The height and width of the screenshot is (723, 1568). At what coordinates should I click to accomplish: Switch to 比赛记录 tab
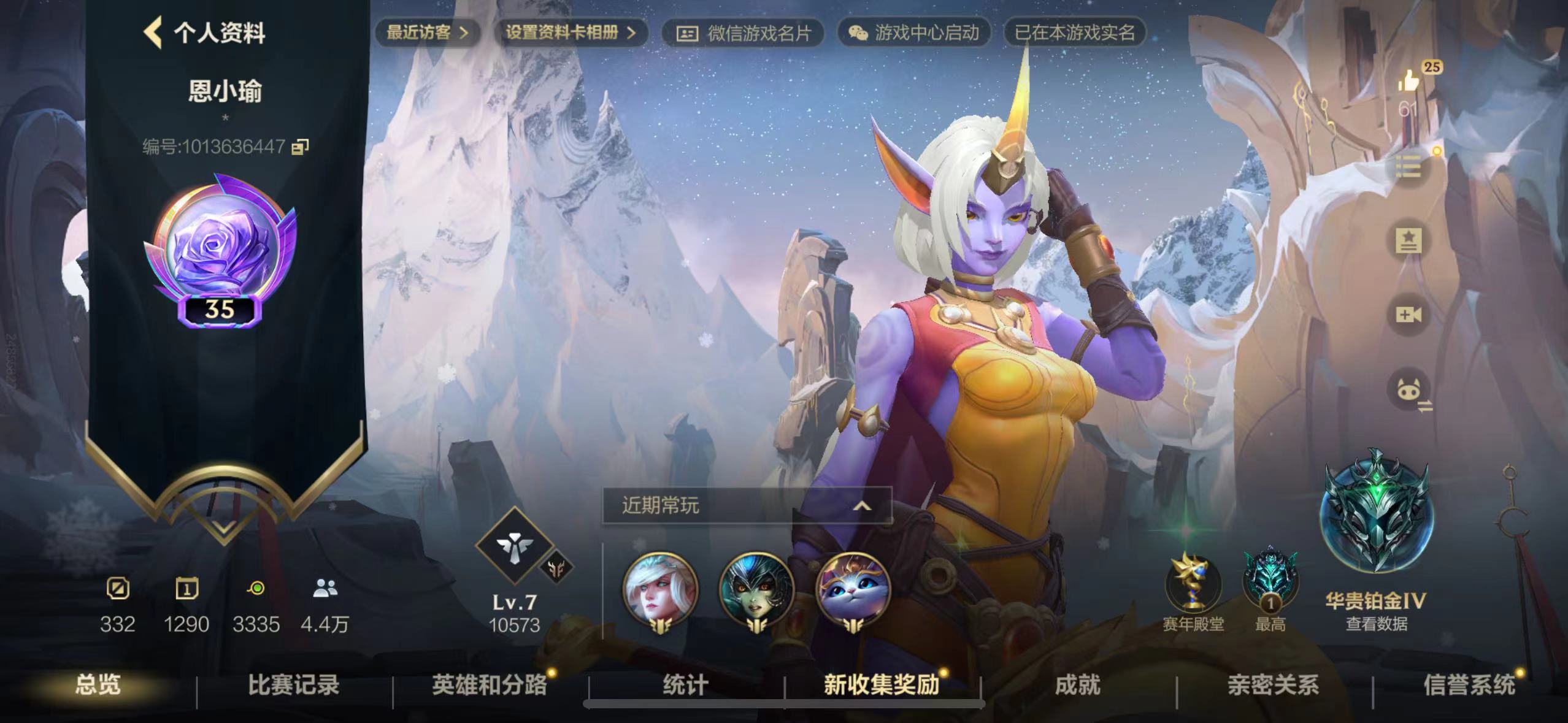pos(293,685)
